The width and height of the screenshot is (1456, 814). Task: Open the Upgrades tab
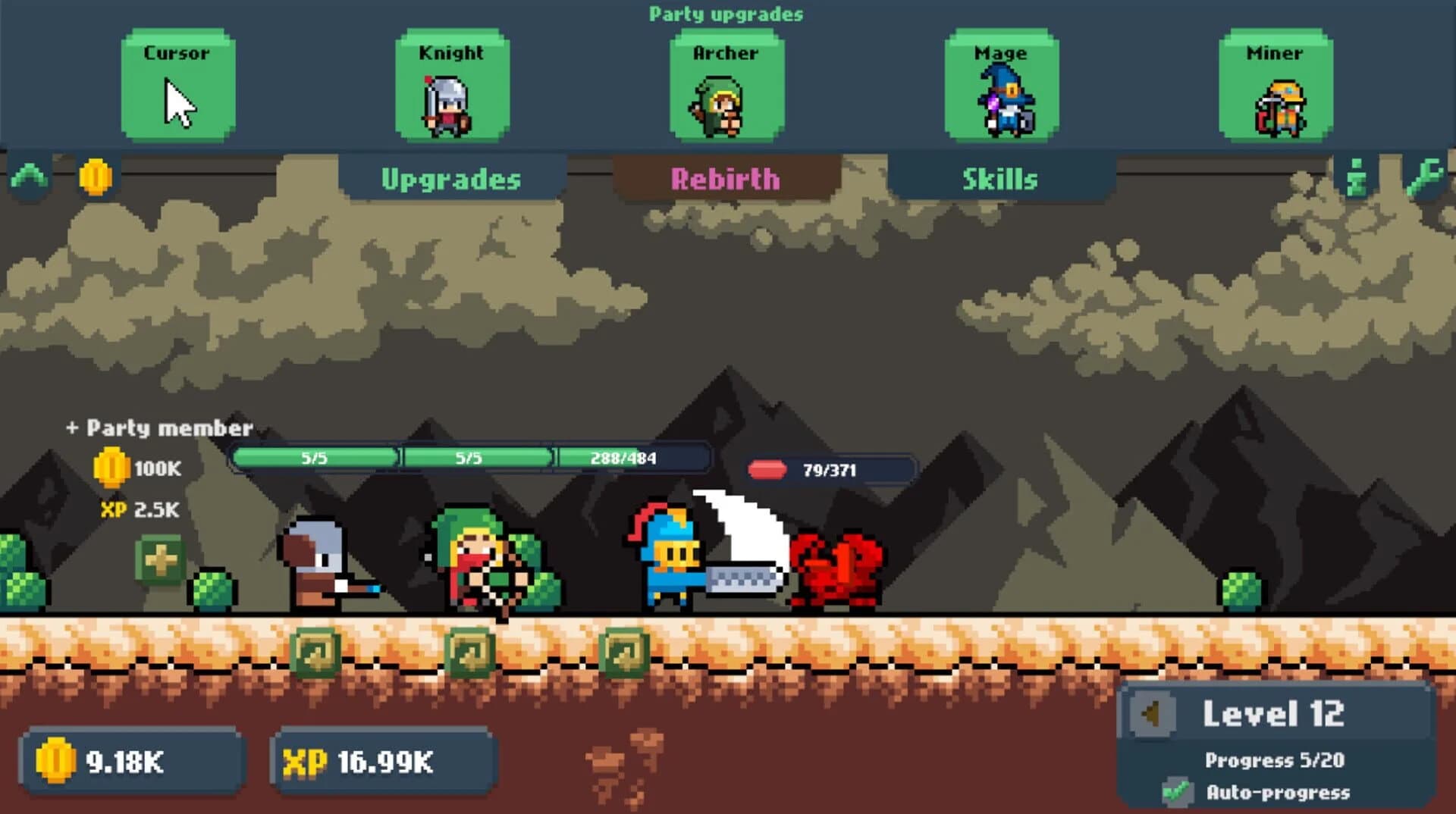(452, 180)
